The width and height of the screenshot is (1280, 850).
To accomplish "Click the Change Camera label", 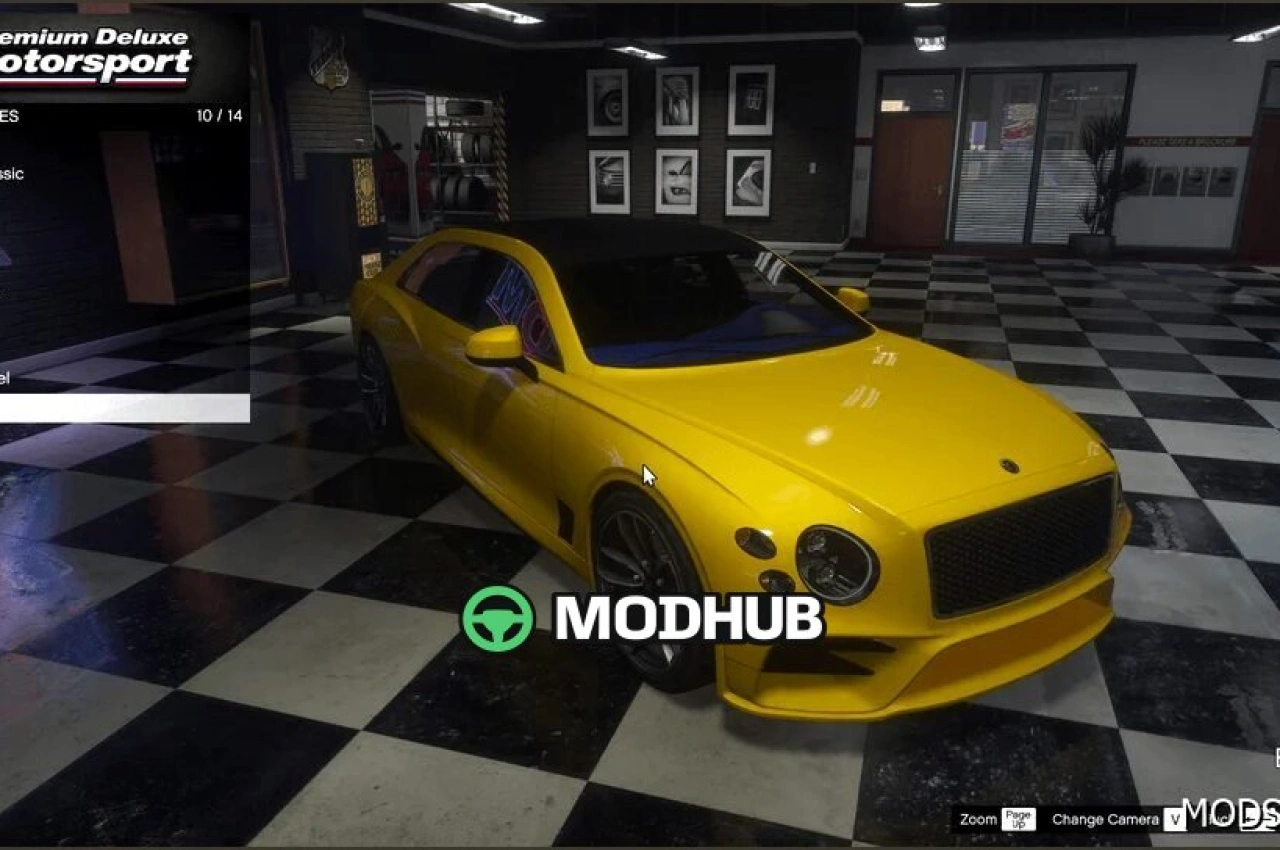I will [x=1103, y=819].
